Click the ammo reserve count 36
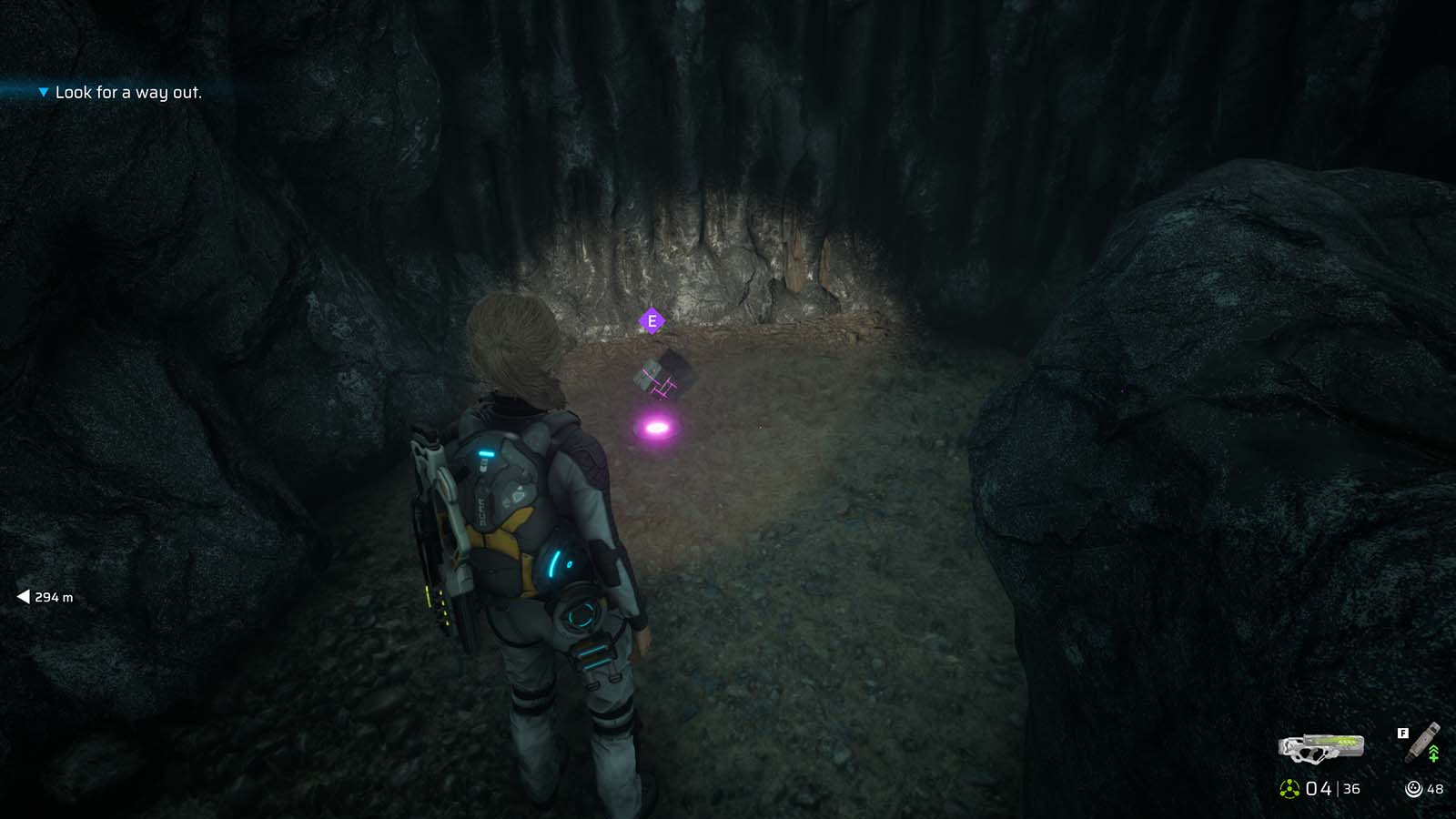The width and height of the screenshot is (1456, 819). [1351, 789]
